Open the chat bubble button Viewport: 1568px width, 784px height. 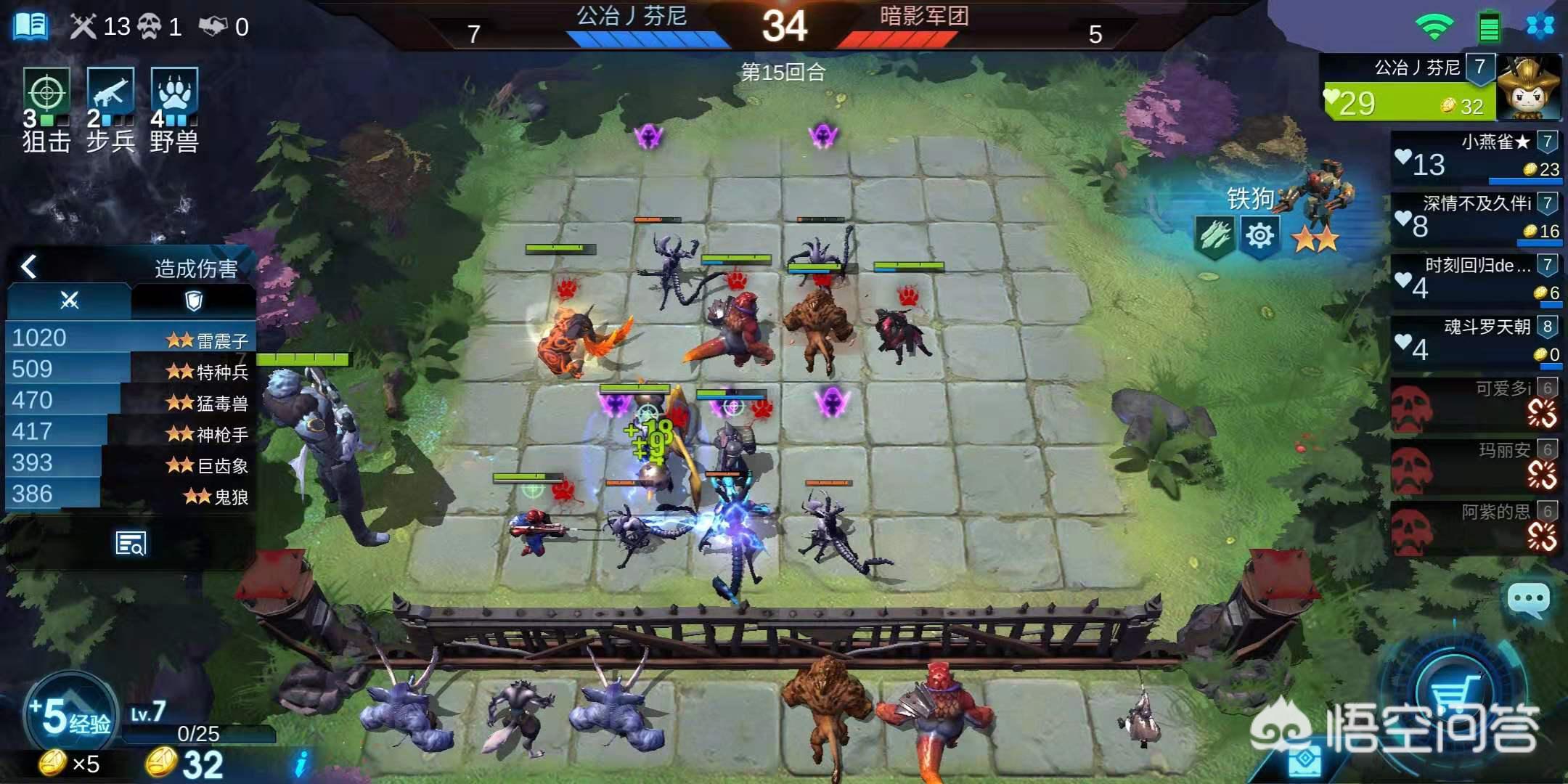point(1529,600)
